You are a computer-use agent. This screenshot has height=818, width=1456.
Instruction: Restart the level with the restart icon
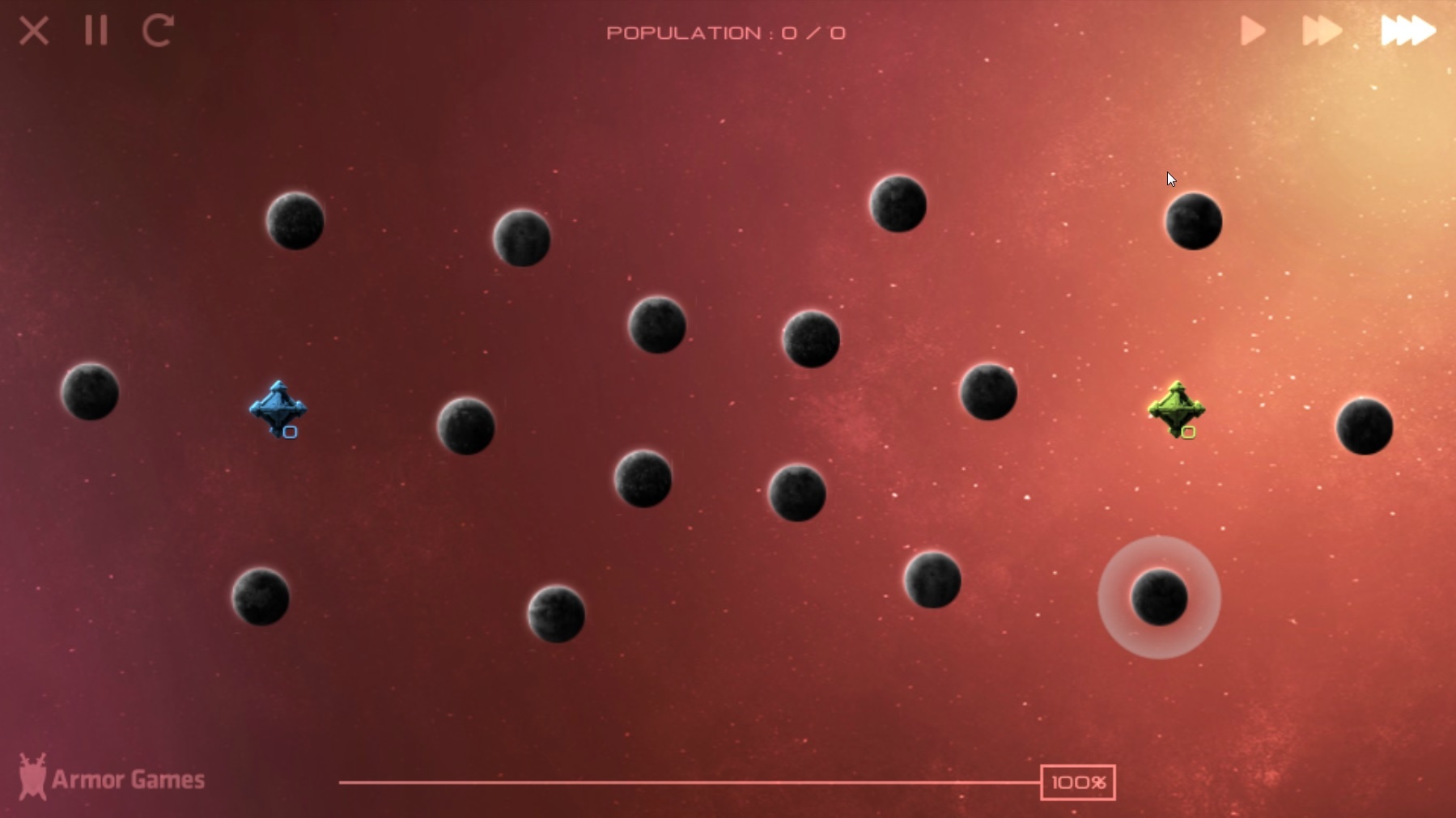(x=157, y=31)
